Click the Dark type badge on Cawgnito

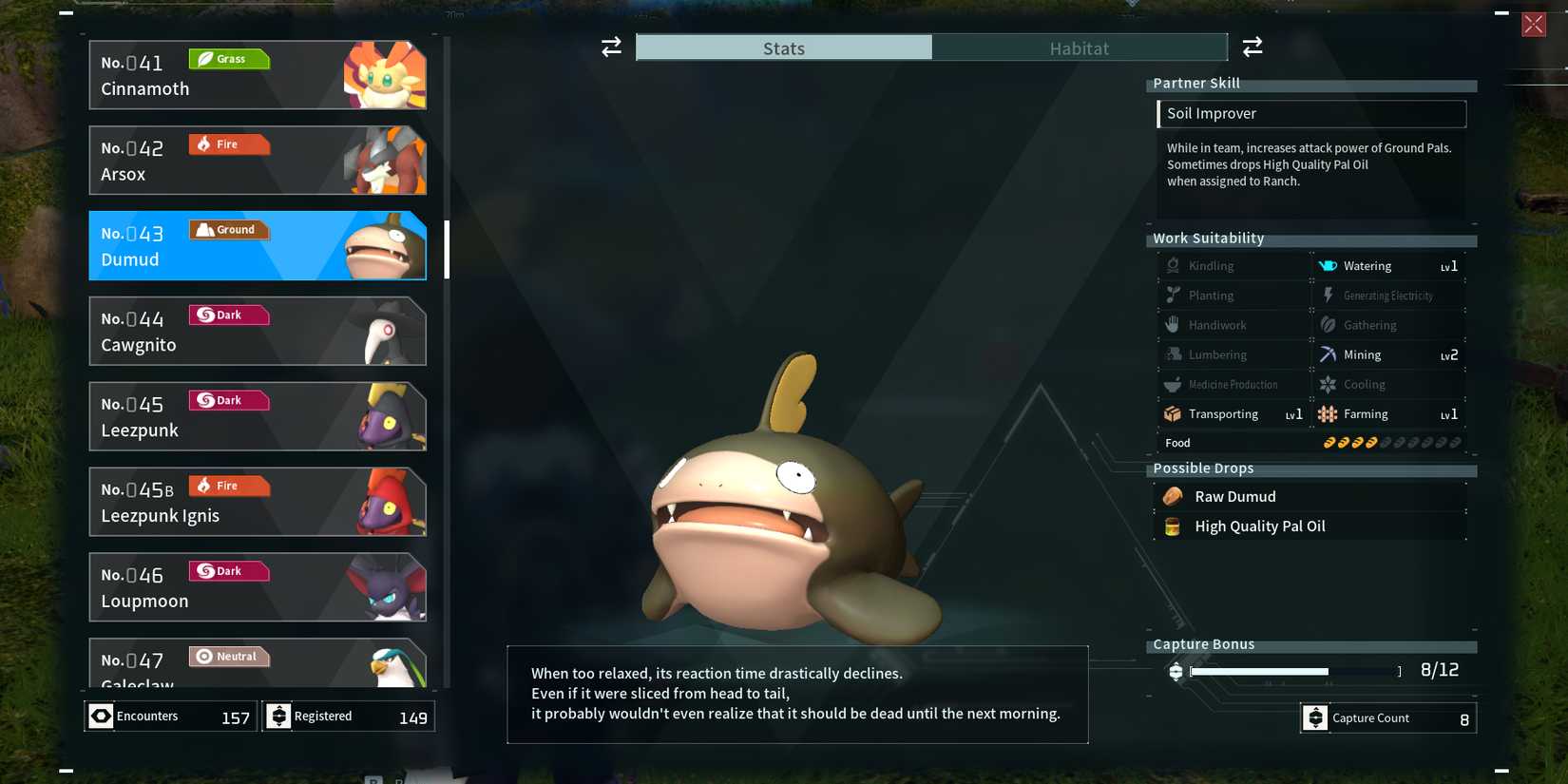228,315
